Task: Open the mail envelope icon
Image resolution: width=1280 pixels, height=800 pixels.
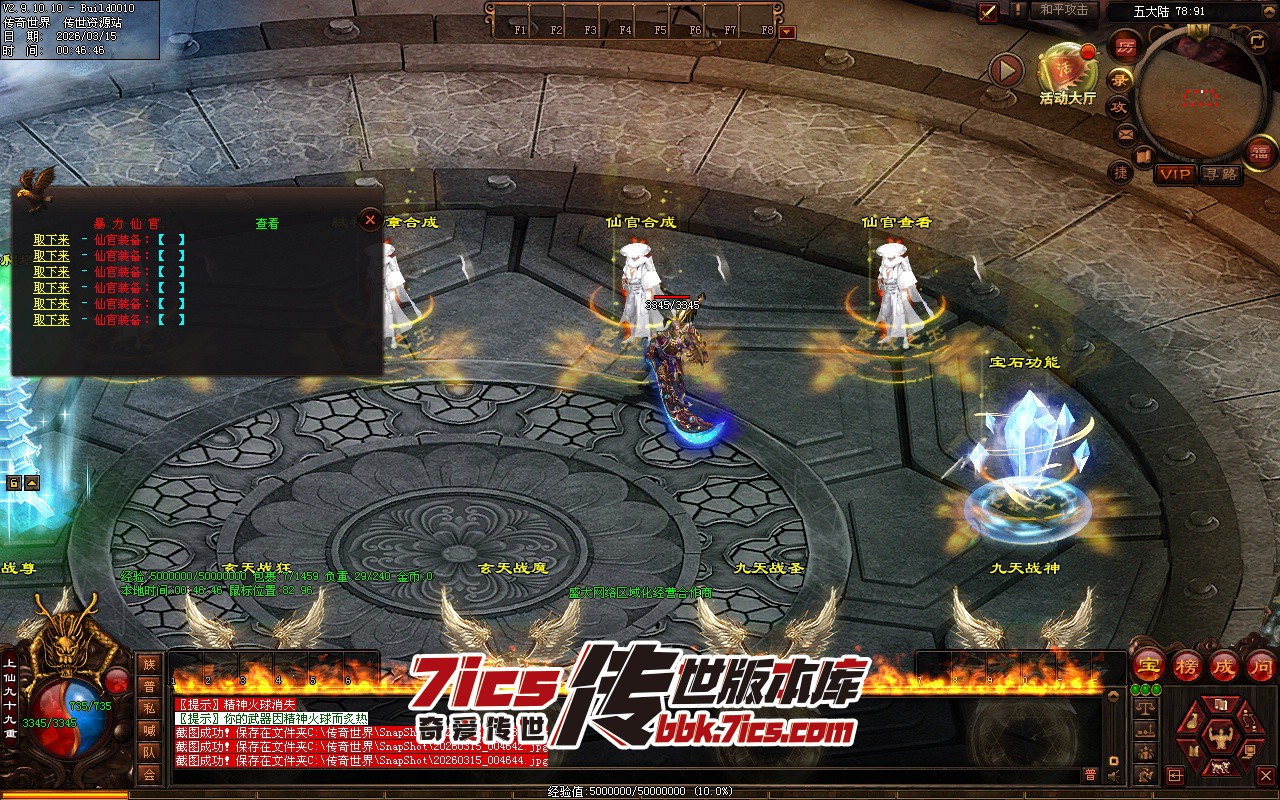Action: click(1126, 133)
